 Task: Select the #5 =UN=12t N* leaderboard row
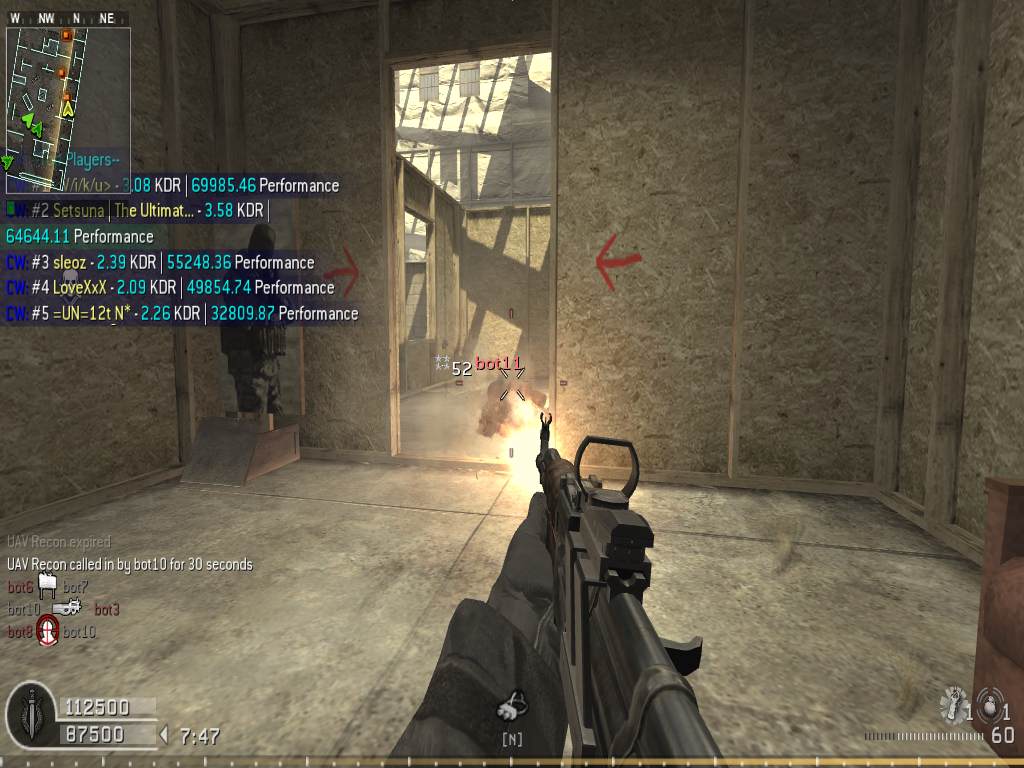[x=182, y=314]
